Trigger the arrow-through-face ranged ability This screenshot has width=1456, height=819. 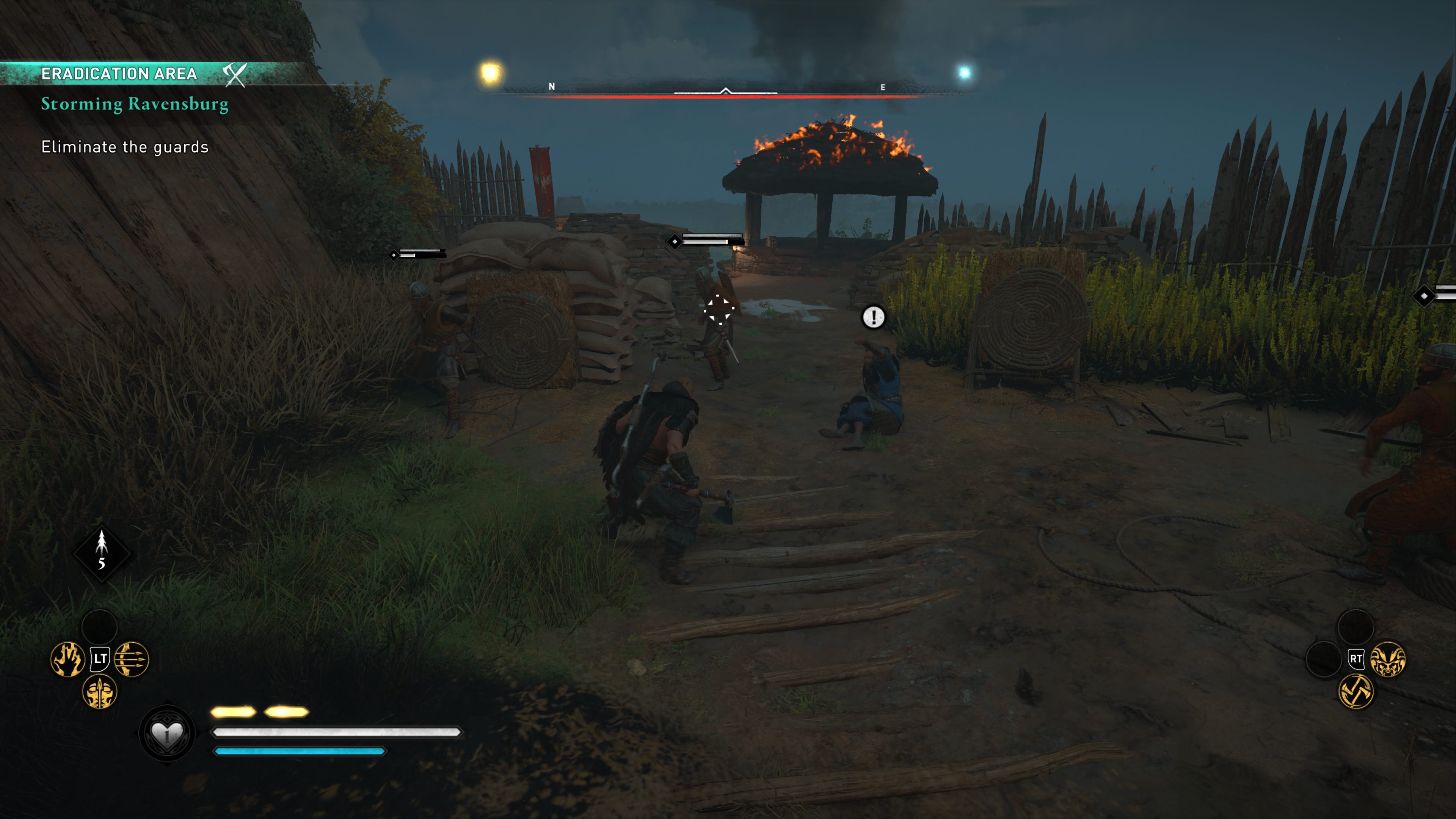(x=100, y=692)
